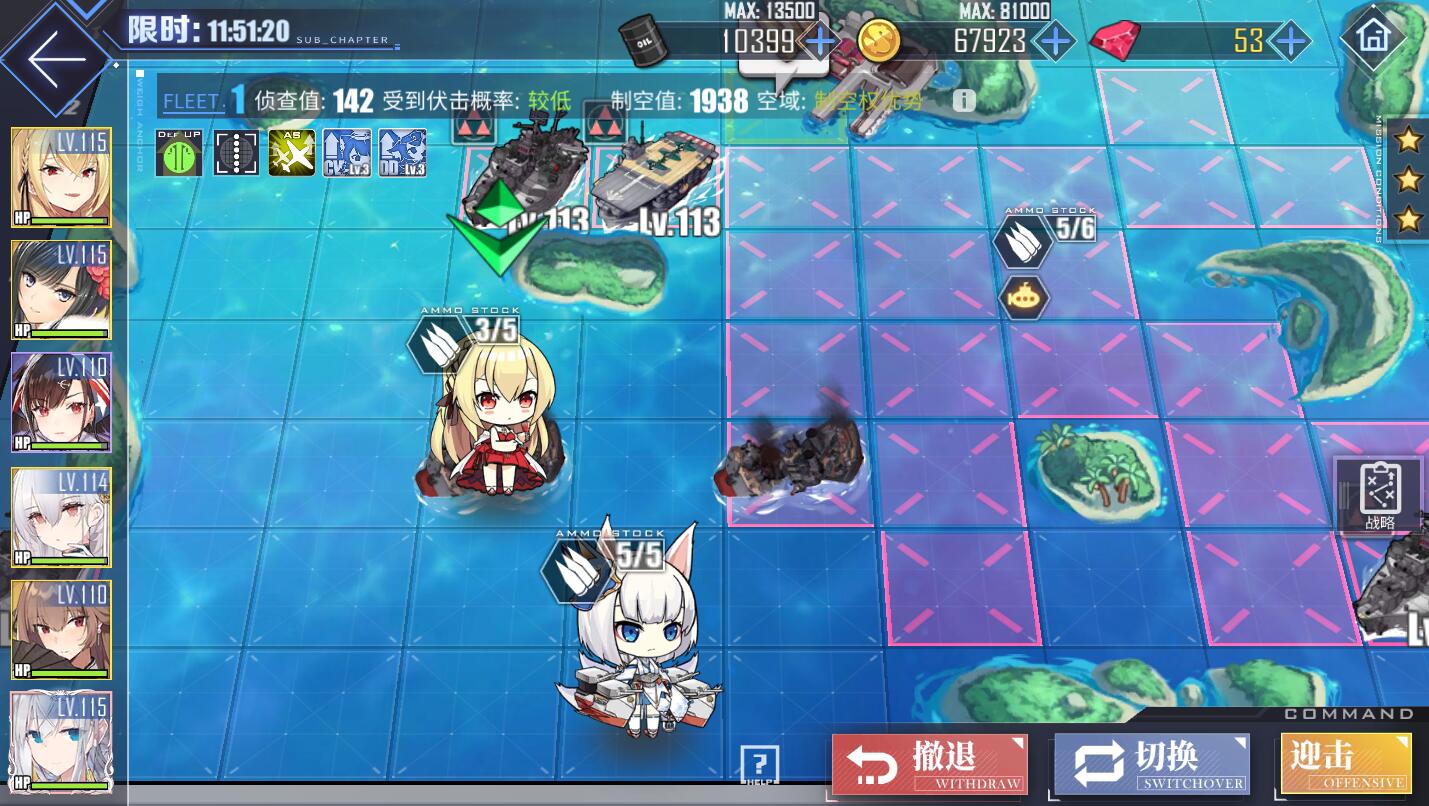This screenshot has height=806, width=1429.
Task: Select the blonde Lv.115 ship portrait
Action: [x=62, y=179]
